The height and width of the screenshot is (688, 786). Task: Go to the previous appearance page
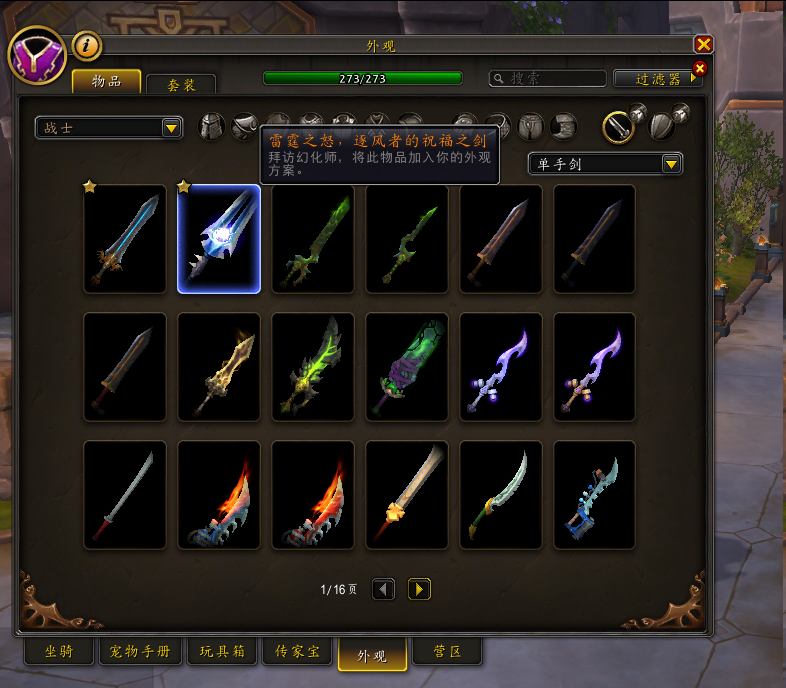click(384, 589)
